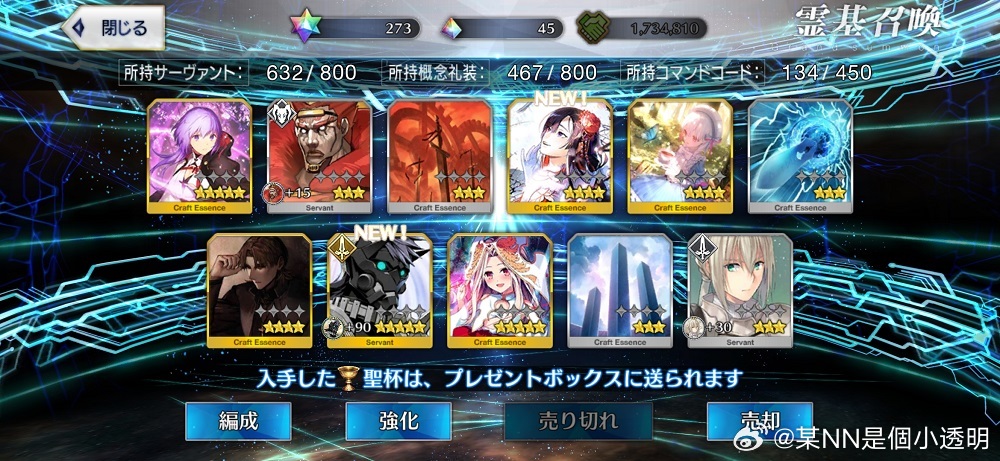This screenshot has width=1000, height=461.
Task: Select the blue dragon Craft Essence card
Action: point(800,156)
